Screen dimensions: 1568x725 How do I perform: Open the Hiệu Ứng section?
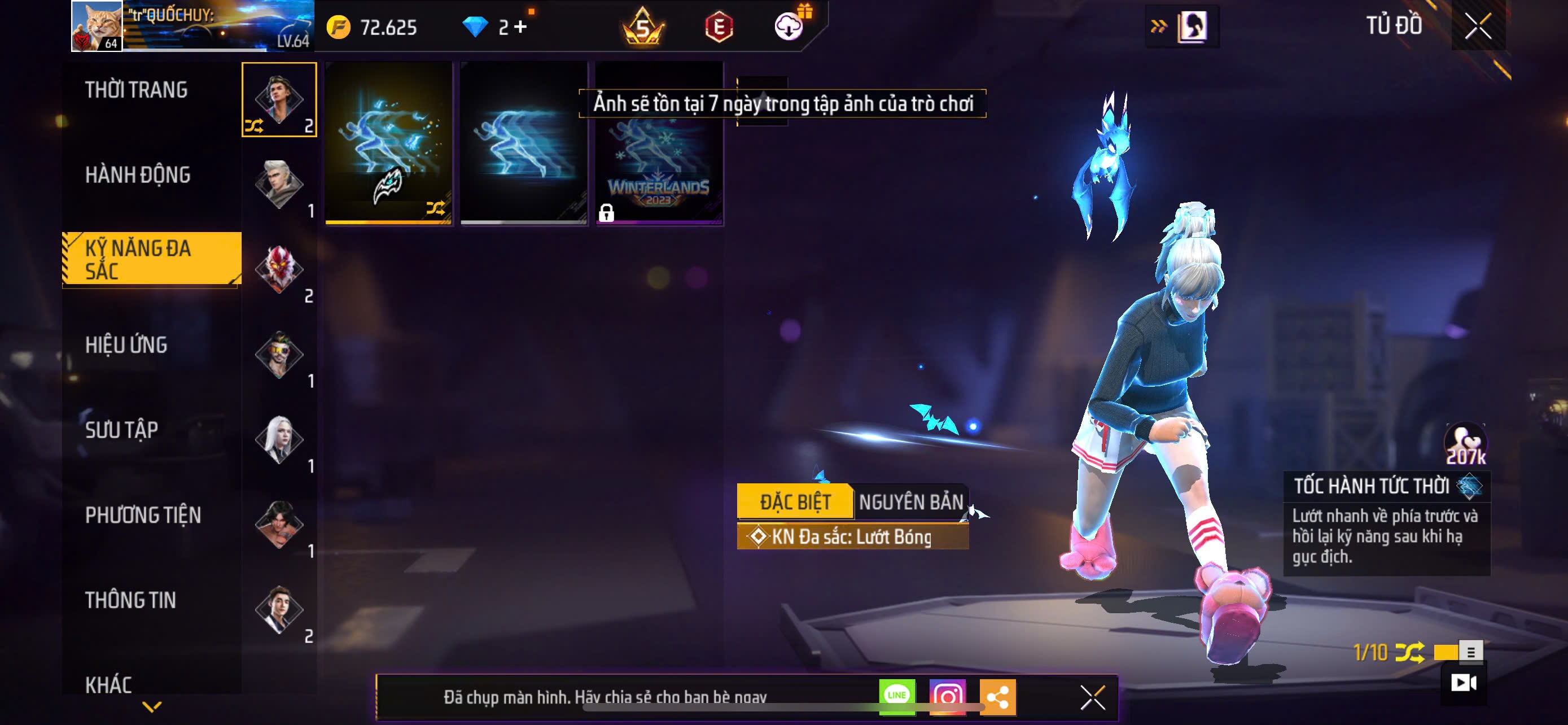tap(126, 345)
